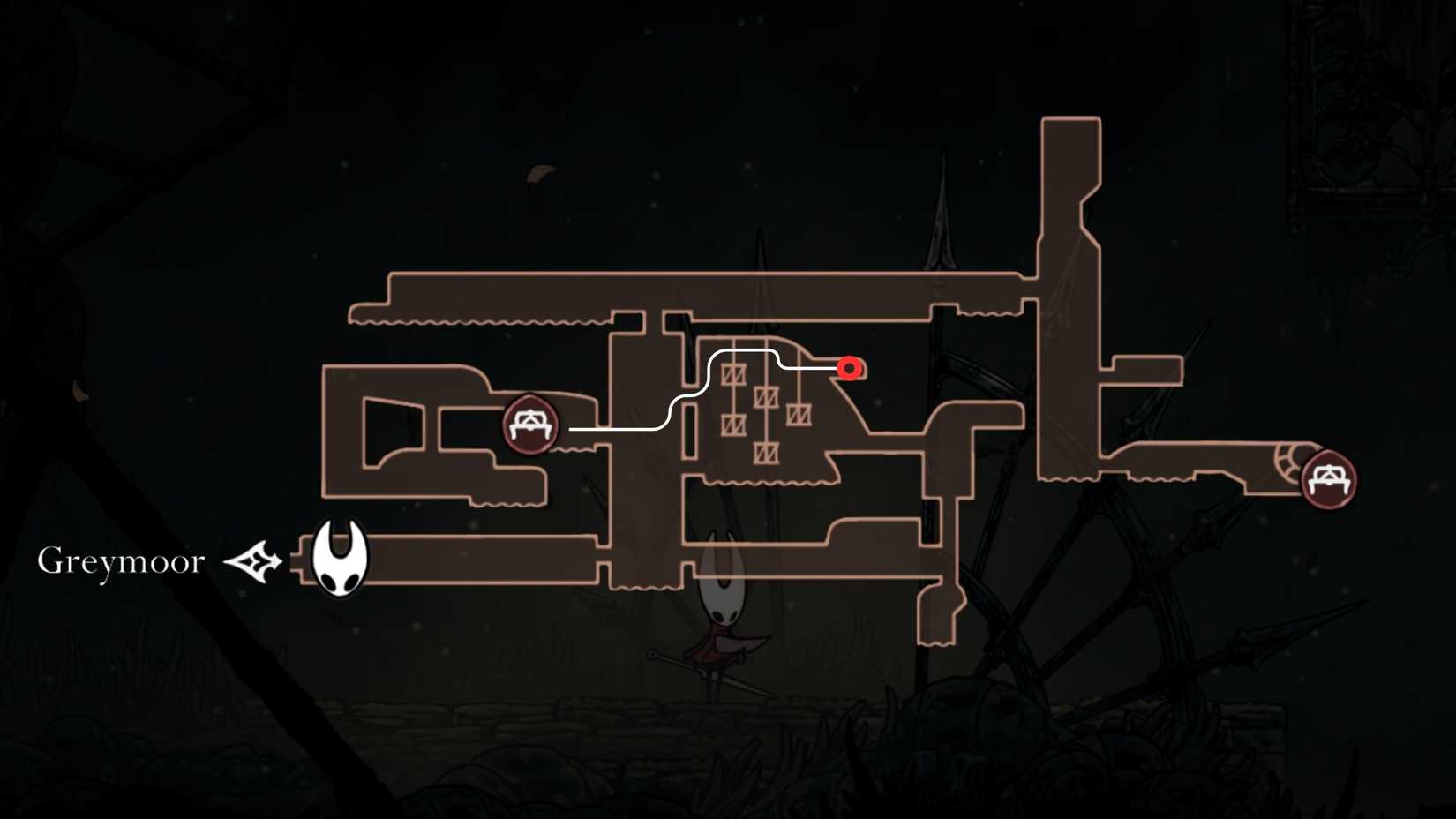Click the middle hatched gate marker of the cluster
Viewport: 1456px width, 819px height.
[767, 396]
